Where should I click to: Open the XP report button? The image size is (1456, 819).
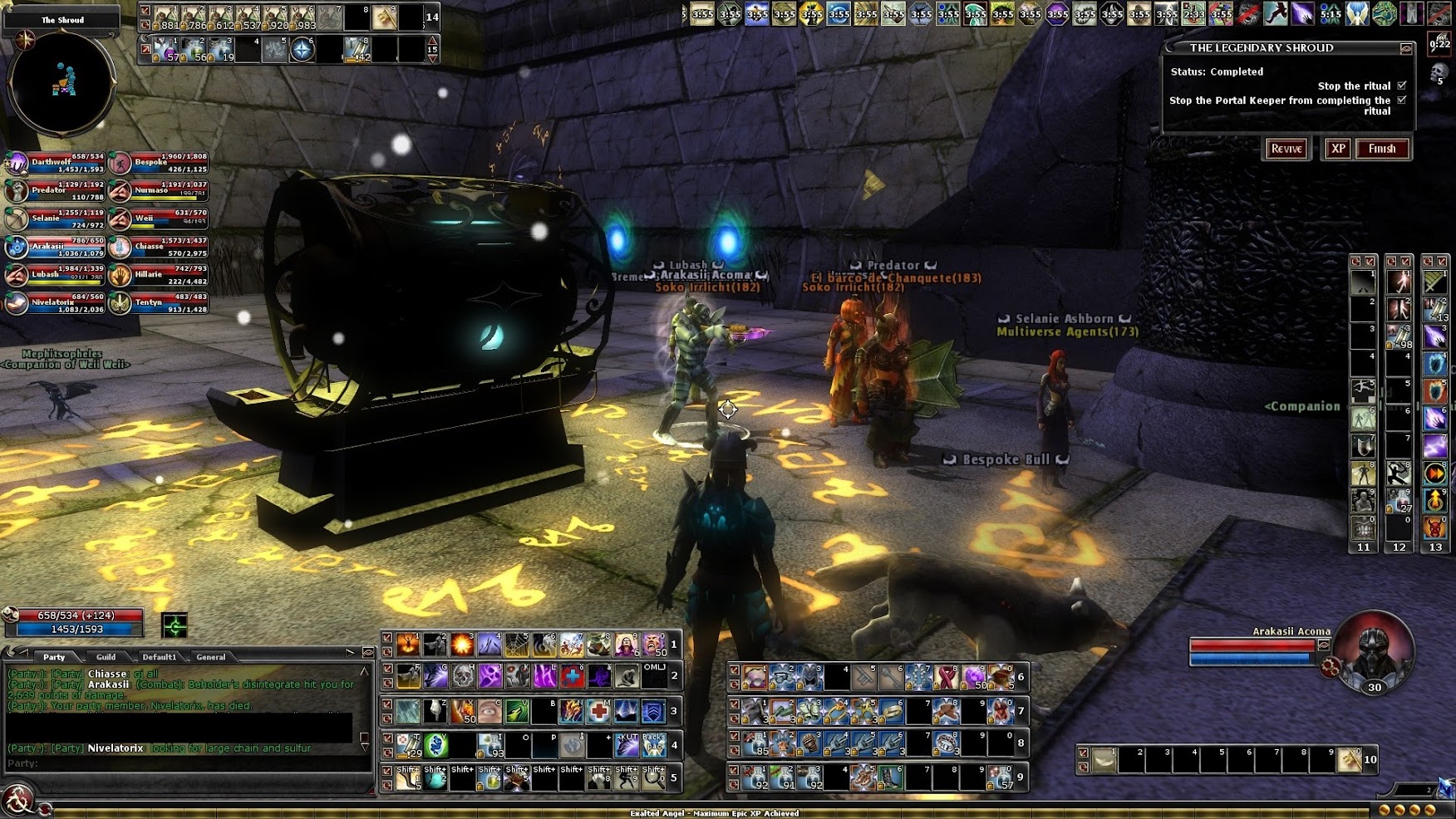pyautogui.click(x=1337, y=149)
